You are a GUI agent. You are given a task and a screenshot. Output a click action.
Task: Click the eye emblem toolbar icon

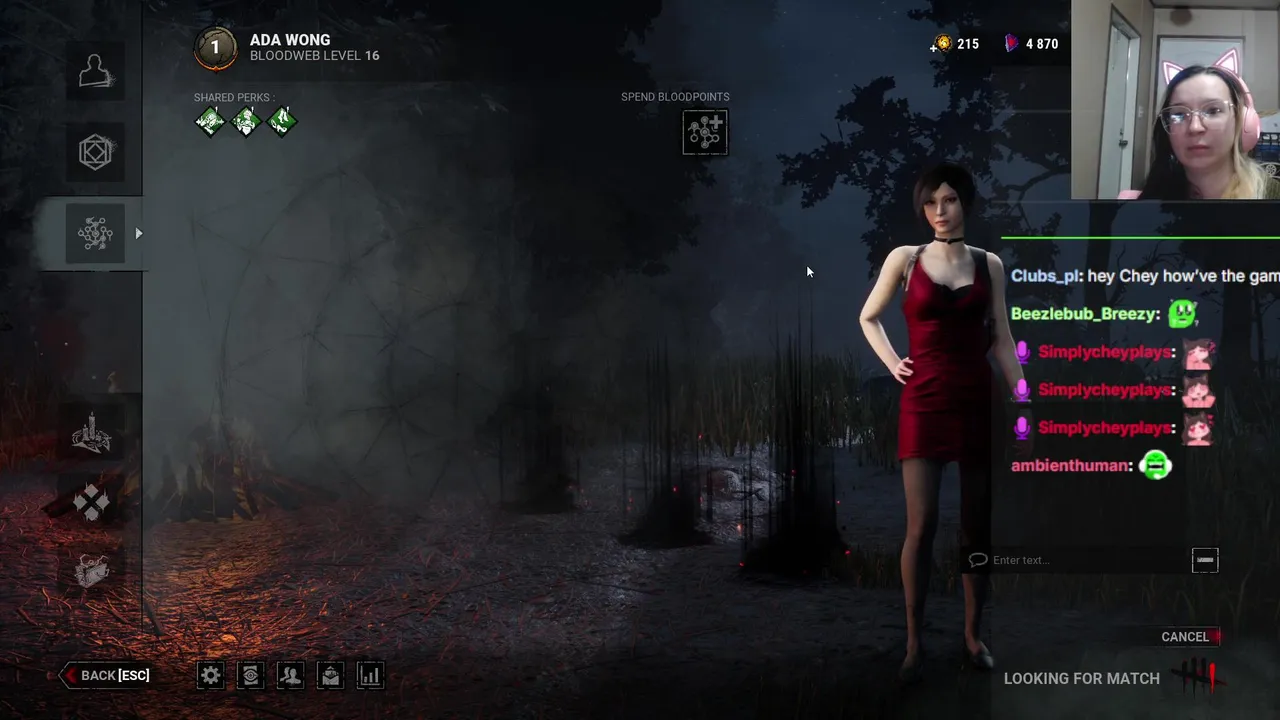(250, 676)
